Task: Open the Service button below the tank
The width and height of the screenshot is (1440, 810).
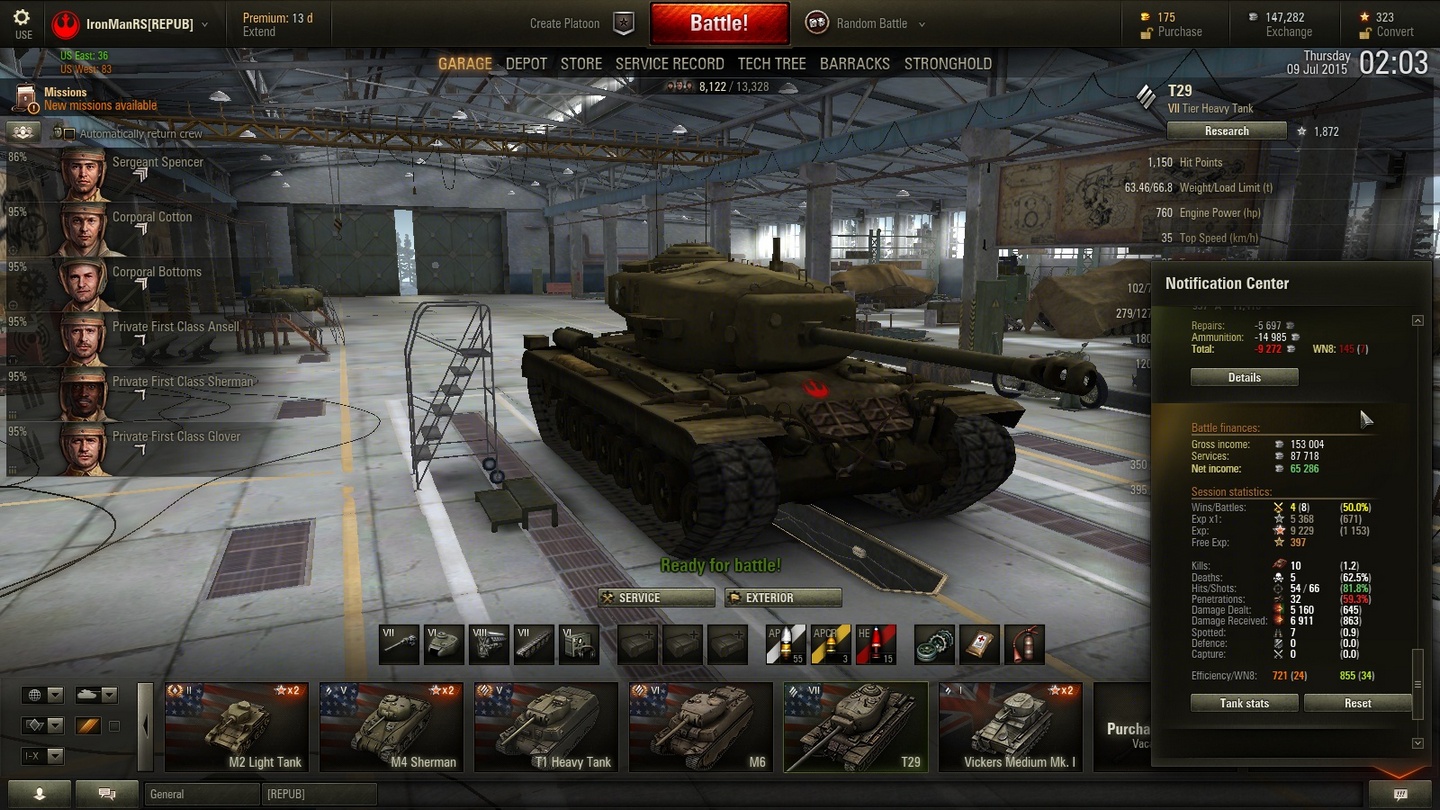Action: point(657,598)
